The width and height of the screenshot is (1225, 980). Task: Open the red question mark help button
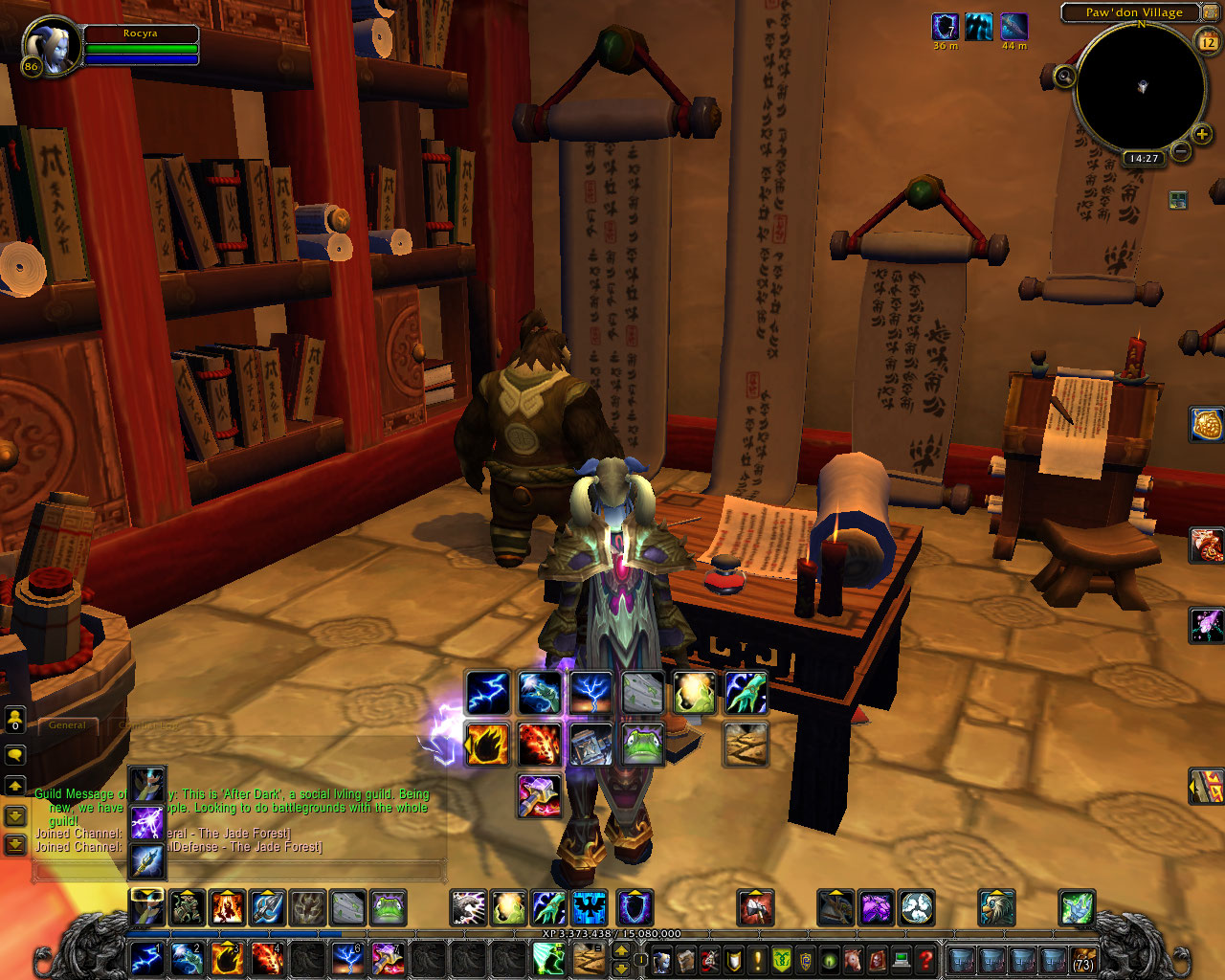coord(925,959)
